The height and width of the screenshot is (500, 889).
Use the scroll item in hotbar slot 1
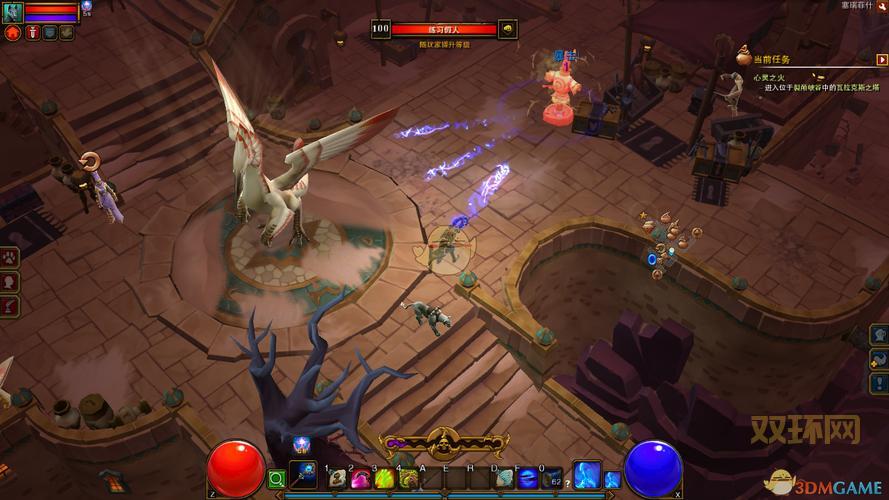pos(337,478)
